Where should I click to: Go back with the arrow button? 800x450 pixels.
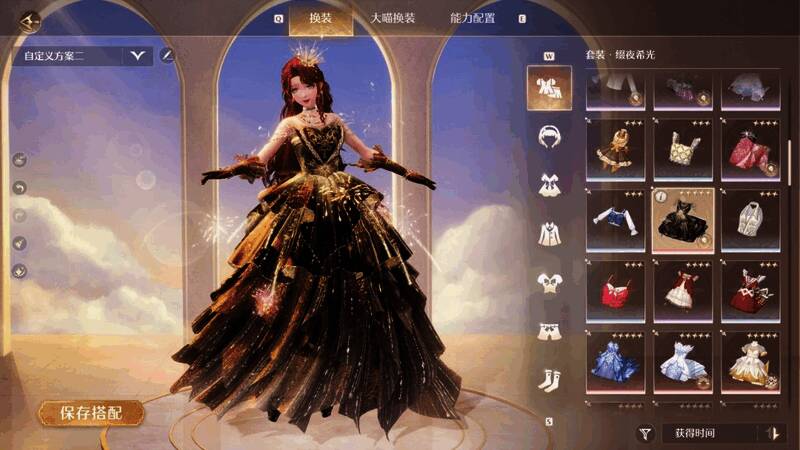pyautogui.click(x=29, y=19)
